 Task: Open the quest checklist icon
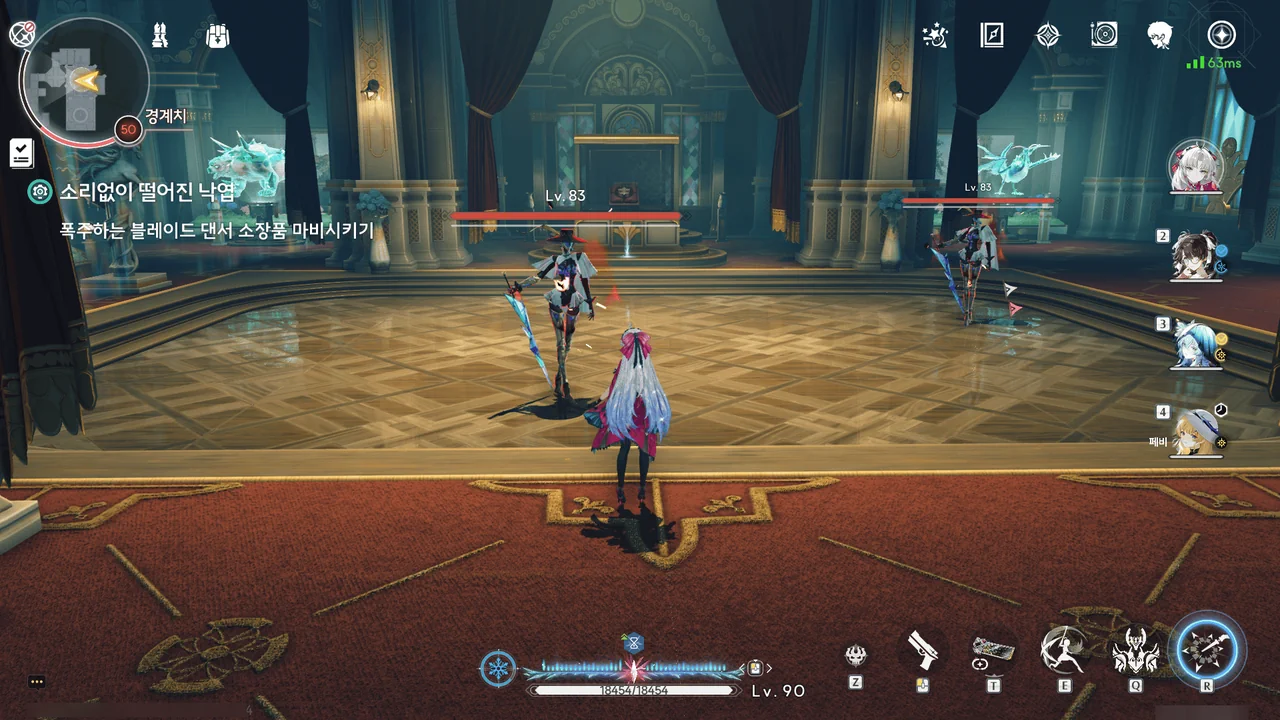(x=22, y=152)
